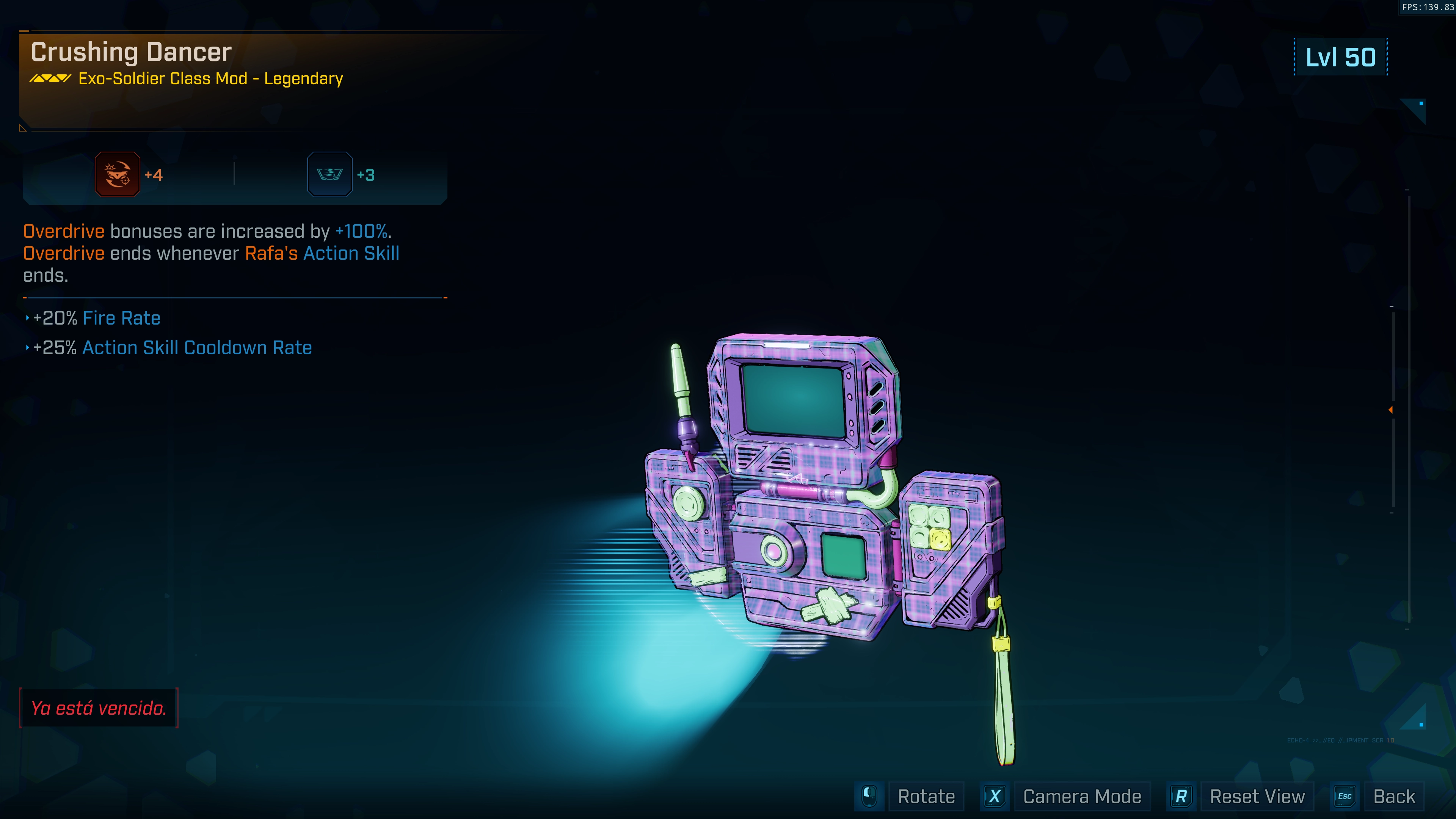Choose the Rotate control
The image size is (1456, 819).
(926, 796)
